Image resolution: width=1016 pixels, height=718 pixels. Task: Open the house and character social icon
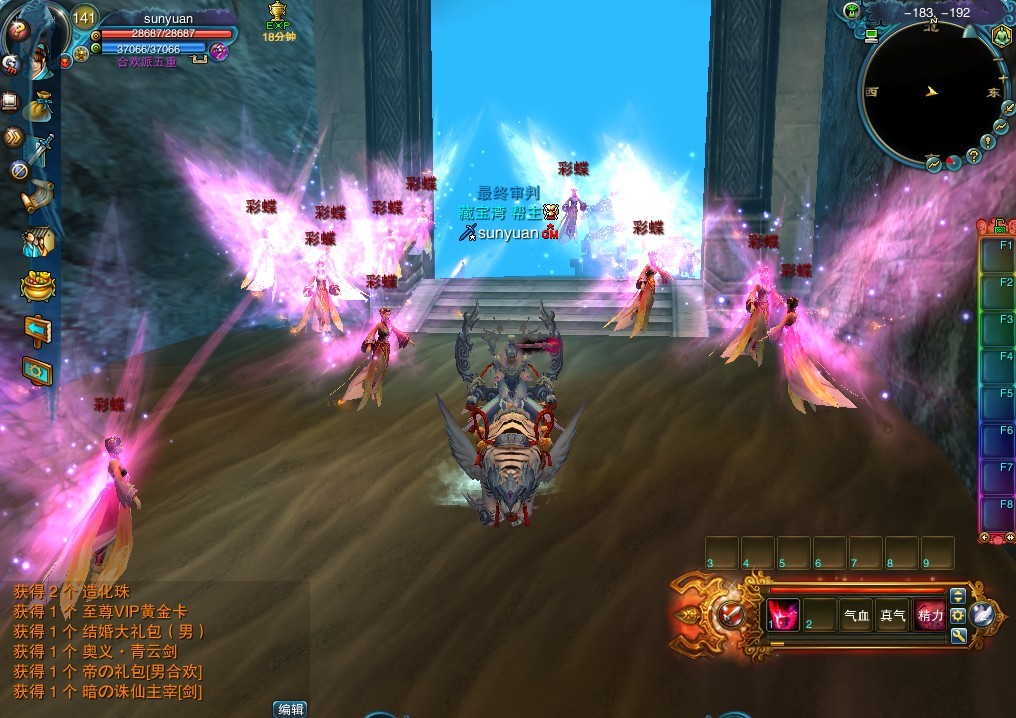38,242
